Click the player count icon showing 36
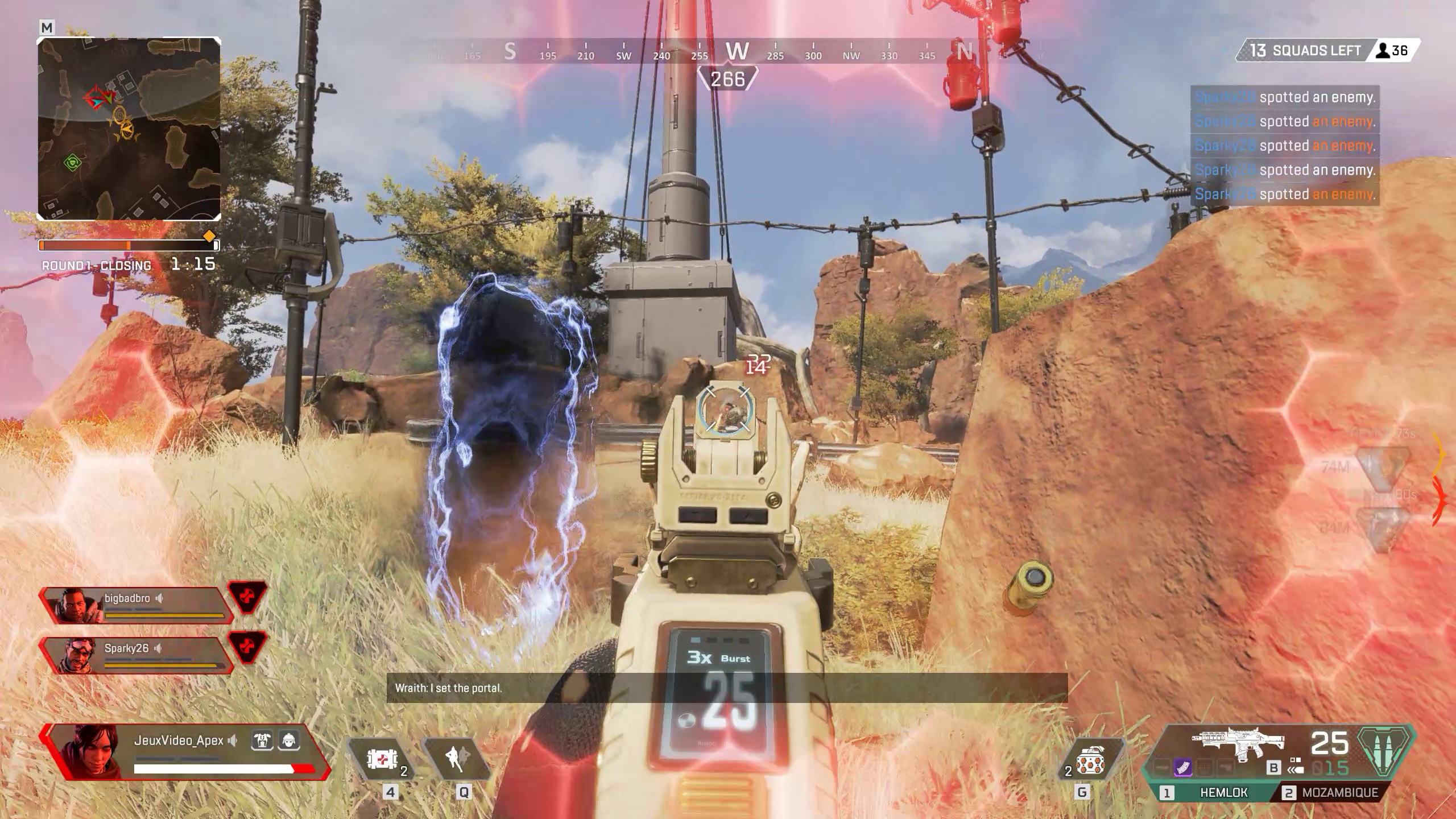 (x=1395, y=51)
